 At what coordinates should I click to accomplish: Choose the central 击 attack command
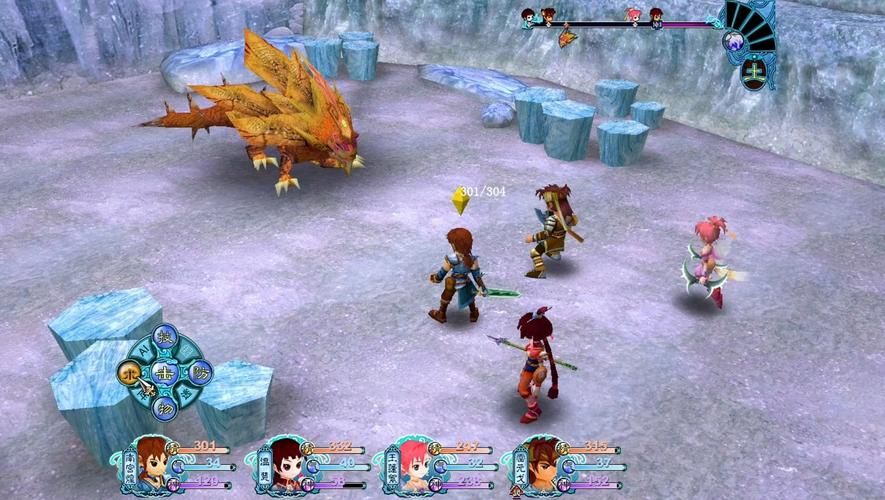coord(165,372)
